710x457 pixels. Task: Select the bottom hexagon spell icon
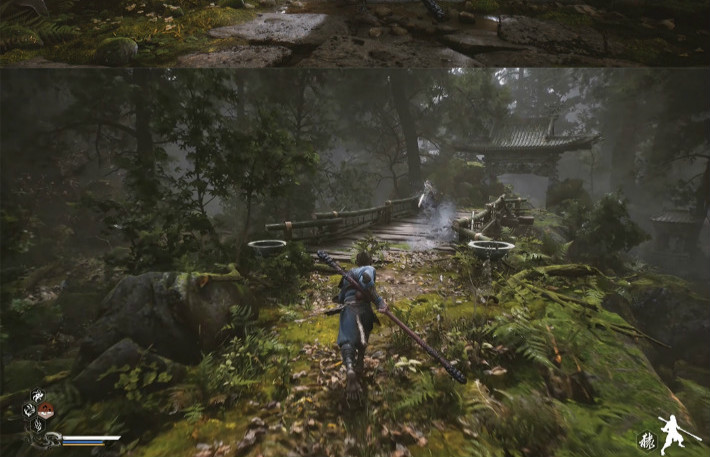point(38,424)
